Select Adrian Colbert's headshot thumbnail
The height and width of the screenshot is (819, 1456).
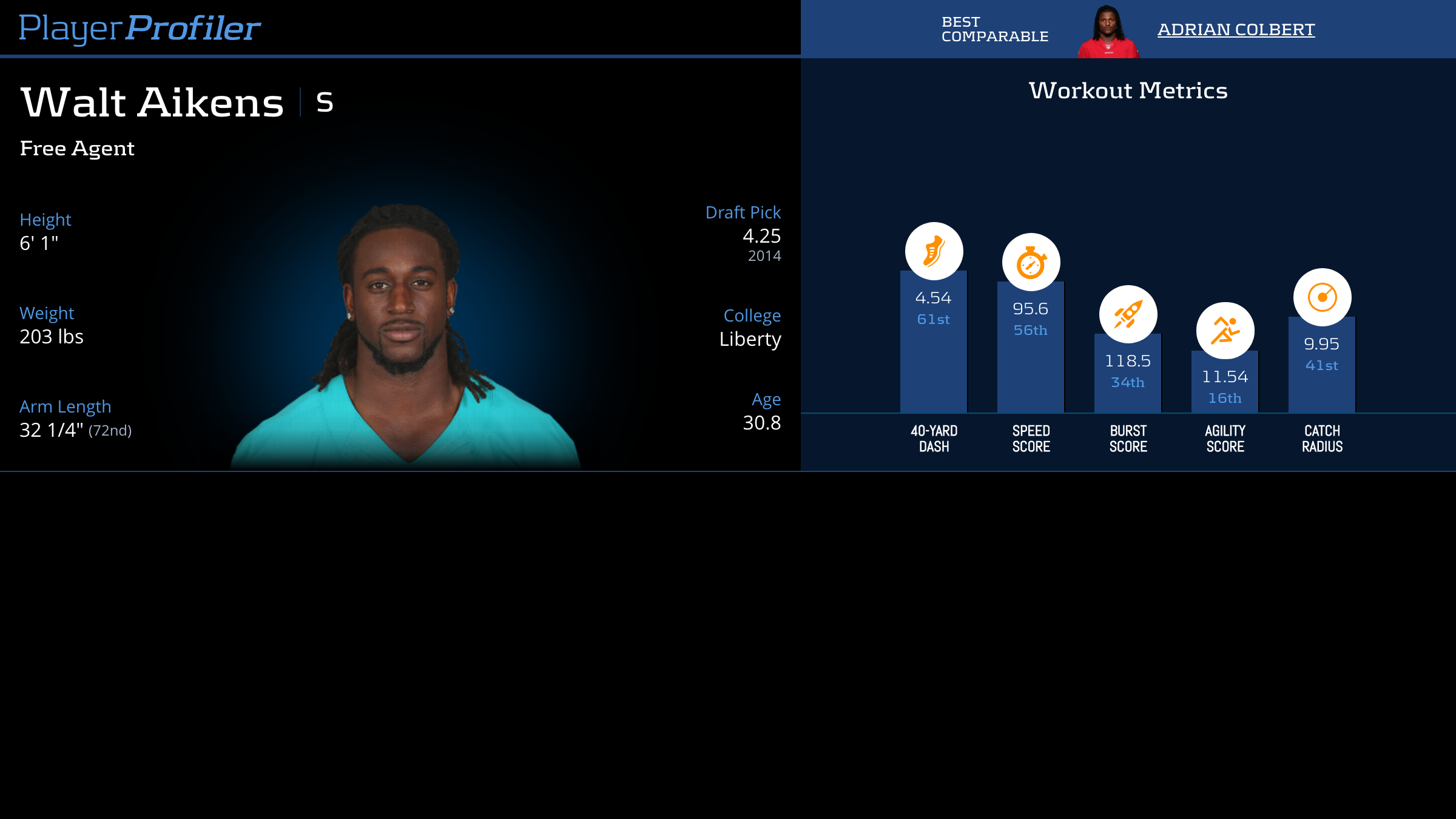tap(1108, 32)
